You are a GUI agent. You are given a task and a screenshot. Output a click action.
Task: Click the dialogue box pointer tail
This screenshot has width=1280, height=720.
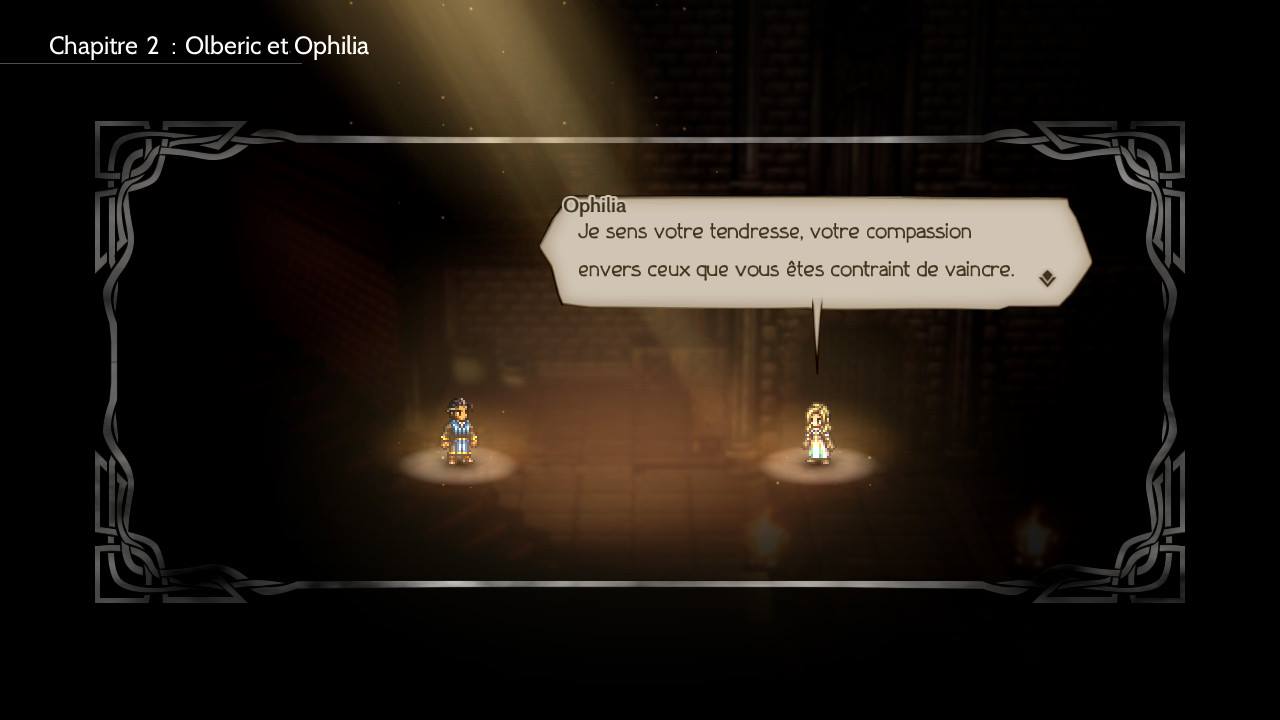point(818,330)
